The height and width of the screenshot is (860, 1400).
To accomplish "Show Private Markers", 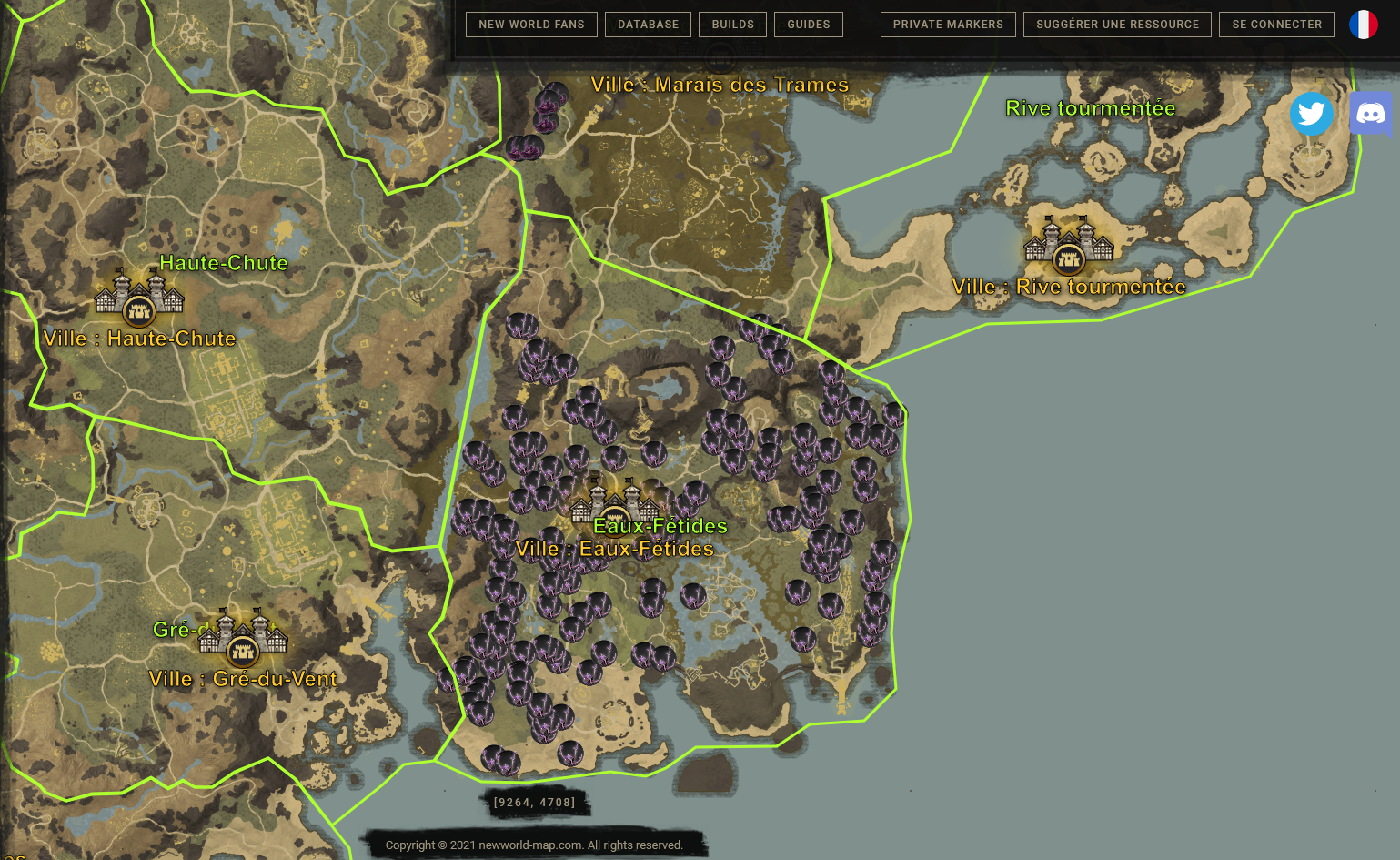I will [x=948, y=25].
